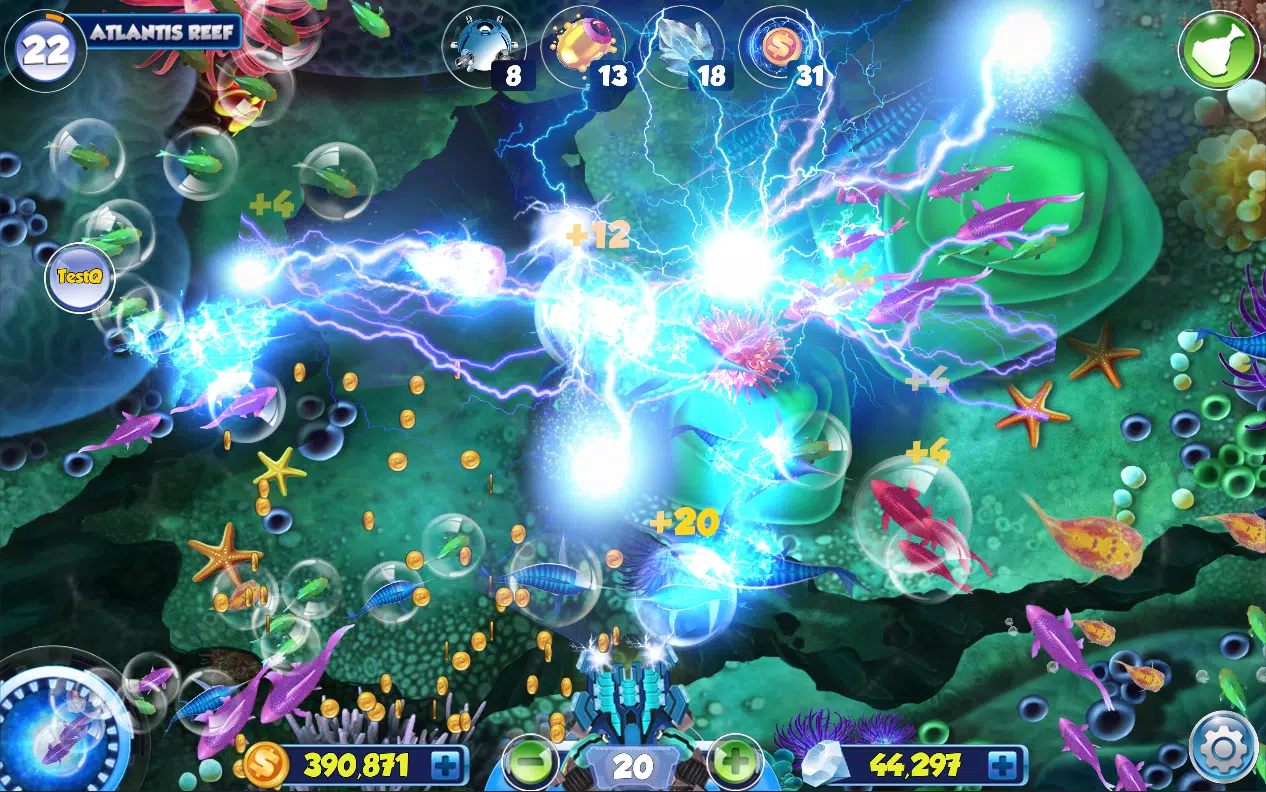Decrease the cannon bet with minus button

point(531,765)
